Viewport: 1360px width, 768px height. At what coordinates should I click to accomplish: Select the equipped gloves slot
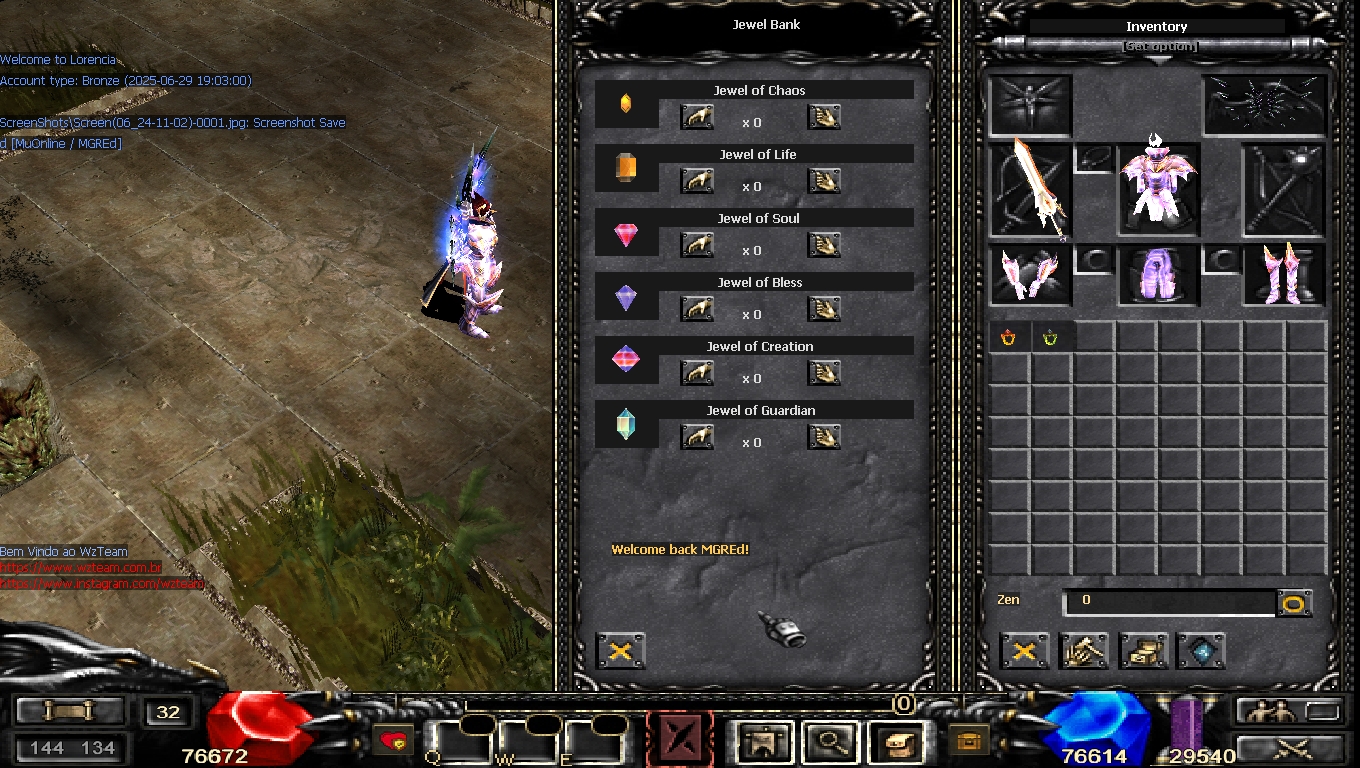[x=1030, y=274]
